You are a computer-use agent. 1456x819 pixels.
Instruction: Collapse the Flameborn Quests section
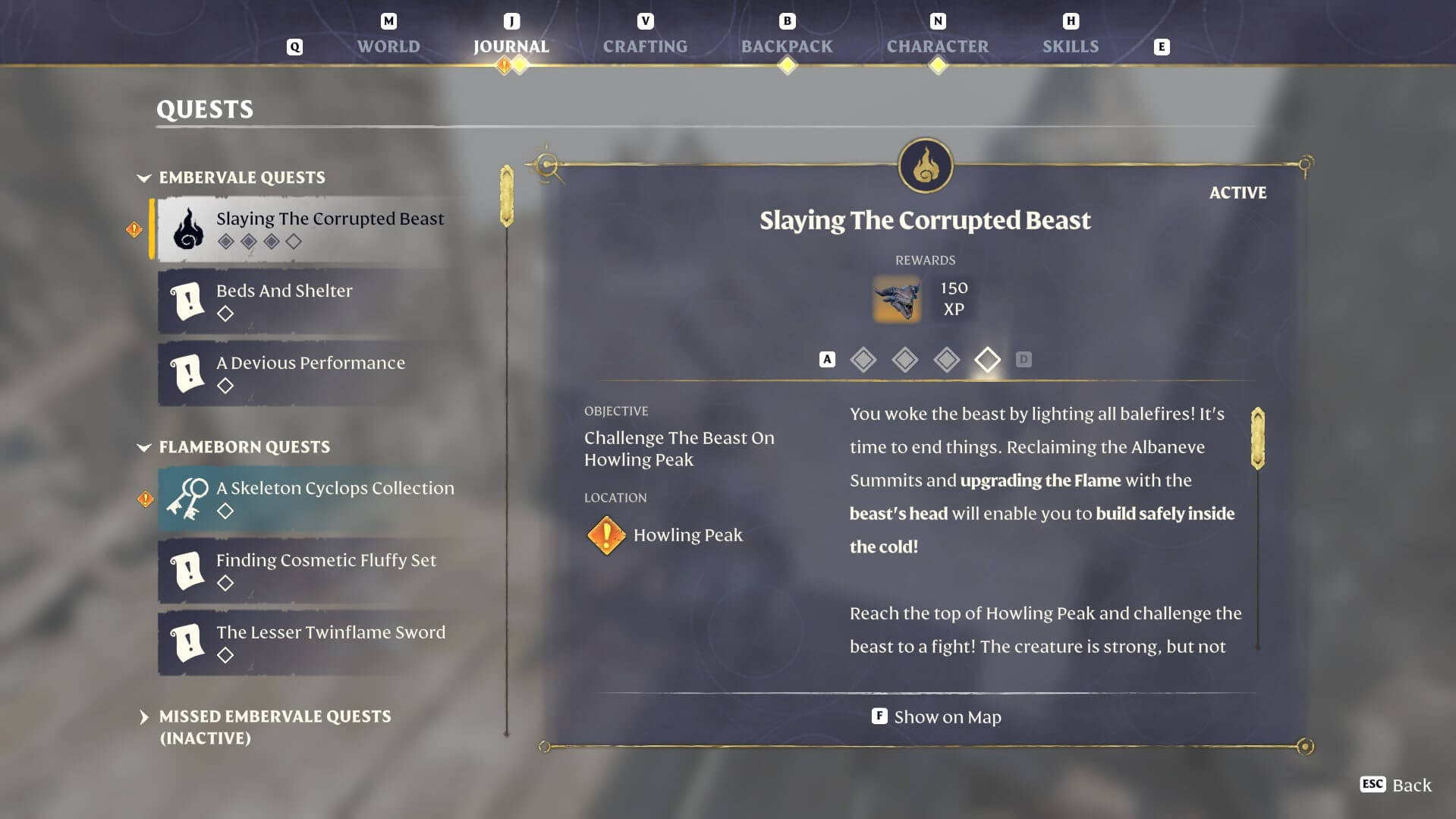tap(144, 447)
